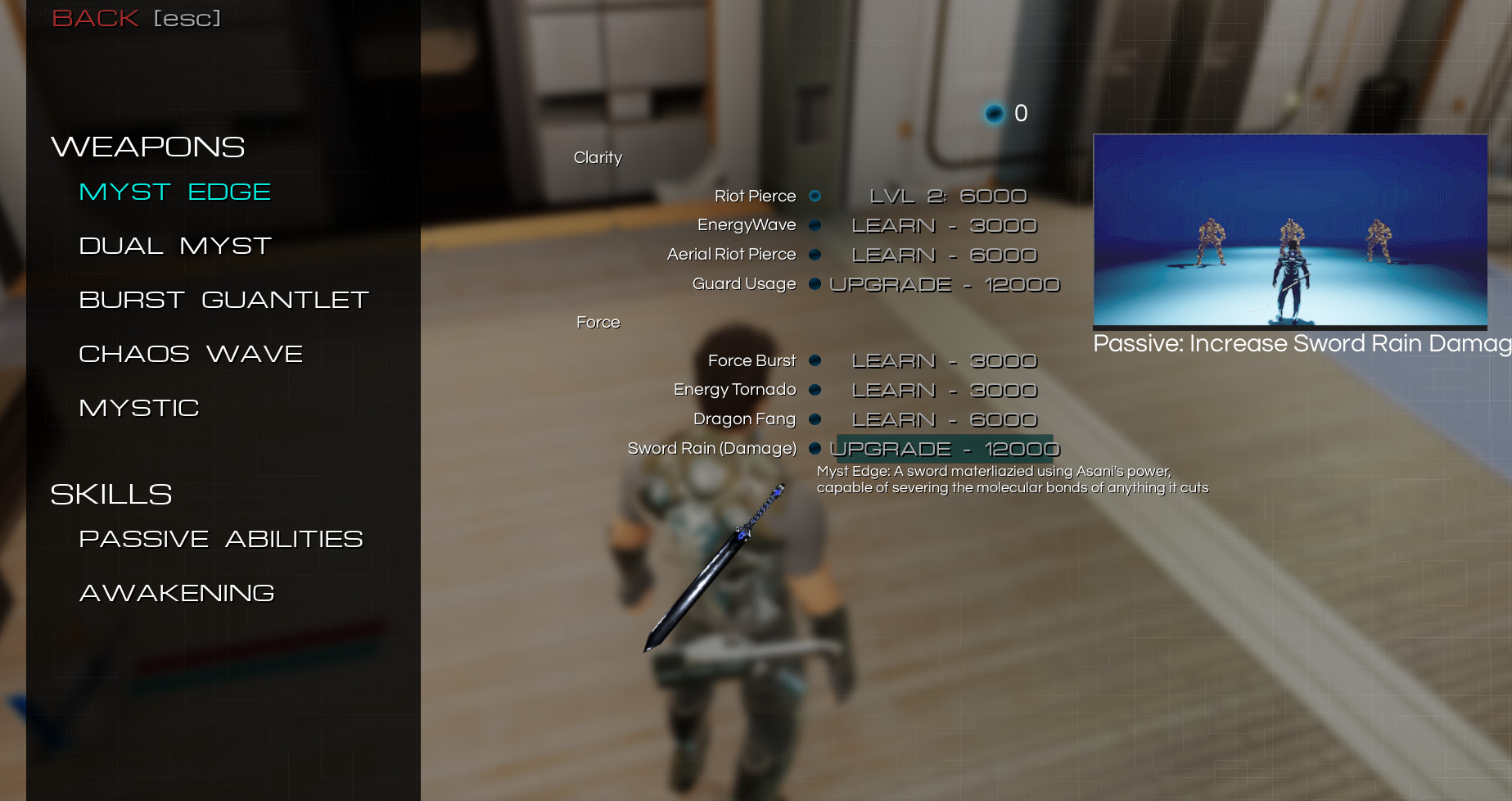Viewport: 1512px width, 801px height.
Task: Toggle the Sword Rain (Damage) upgrade node
Action: click(815, 449)
